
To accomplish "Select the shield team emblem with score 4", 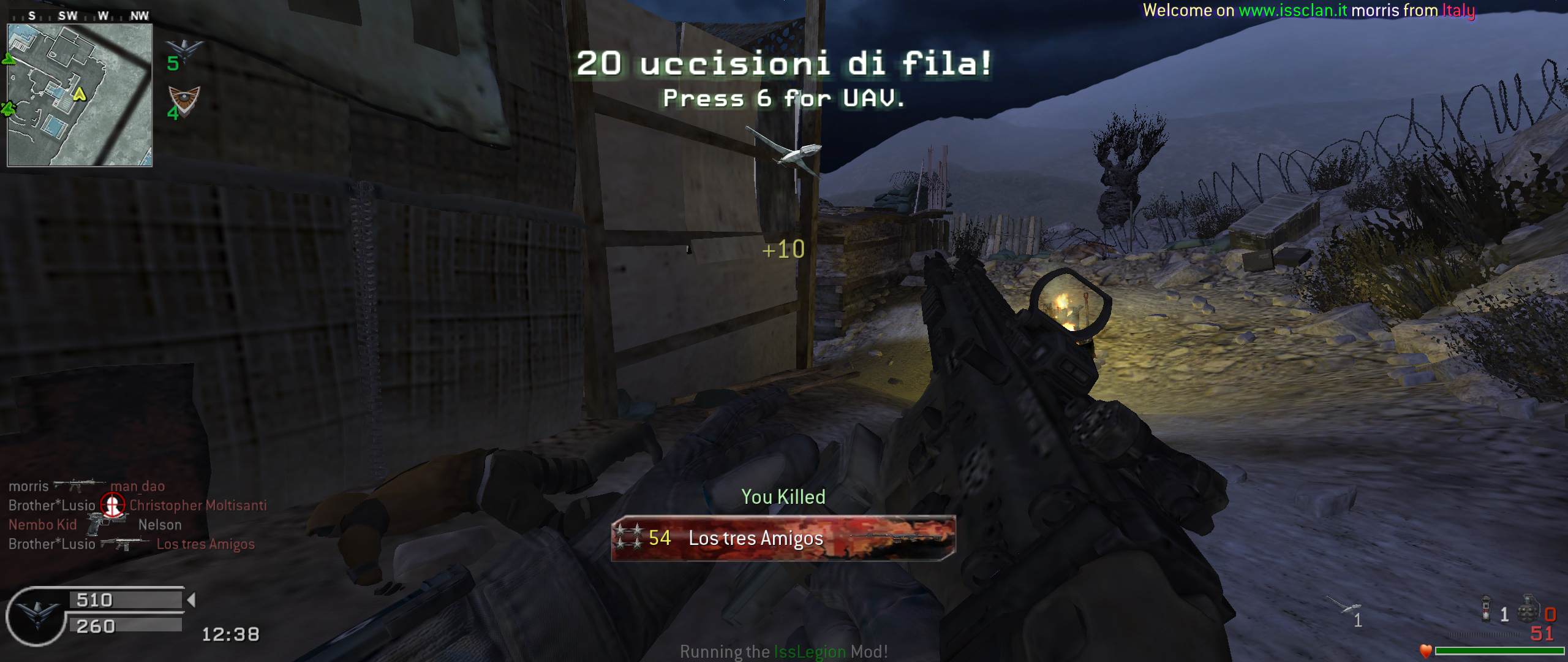I will [184, 98].
